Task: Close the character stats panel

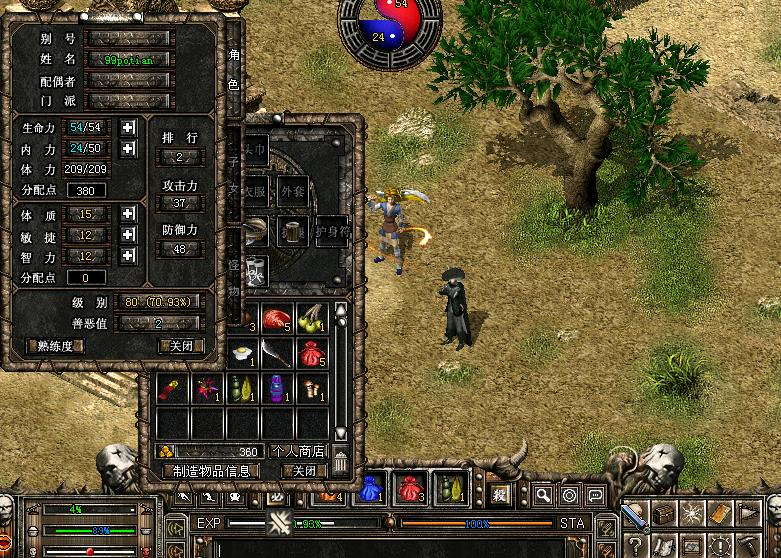Action: tap(181, 346)
